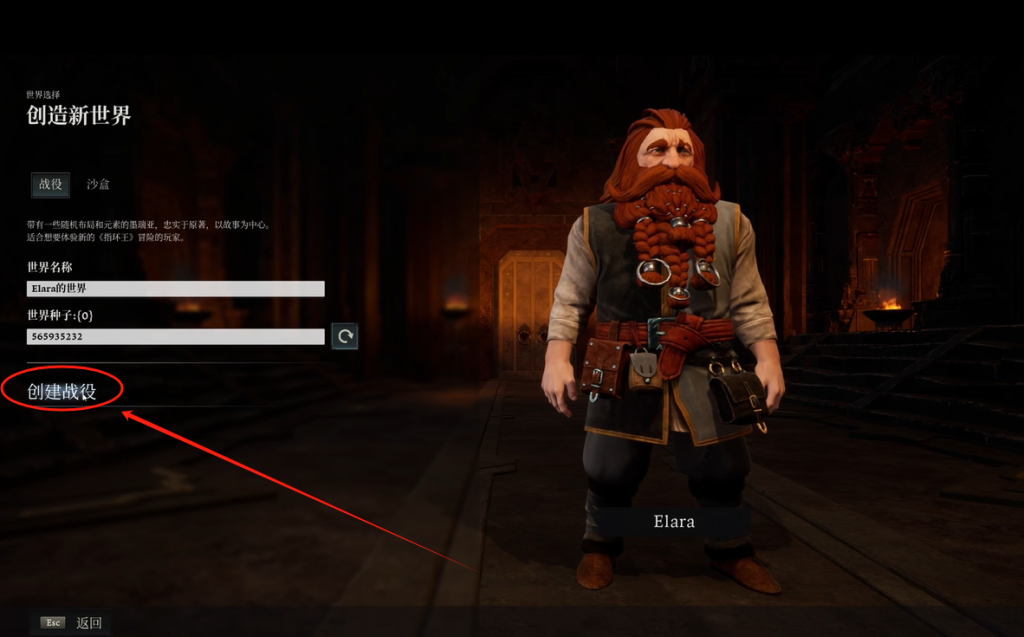Switch to the 沙盒 sandbox tab
Screen dimensions: 1024x637
pos(98,184)
